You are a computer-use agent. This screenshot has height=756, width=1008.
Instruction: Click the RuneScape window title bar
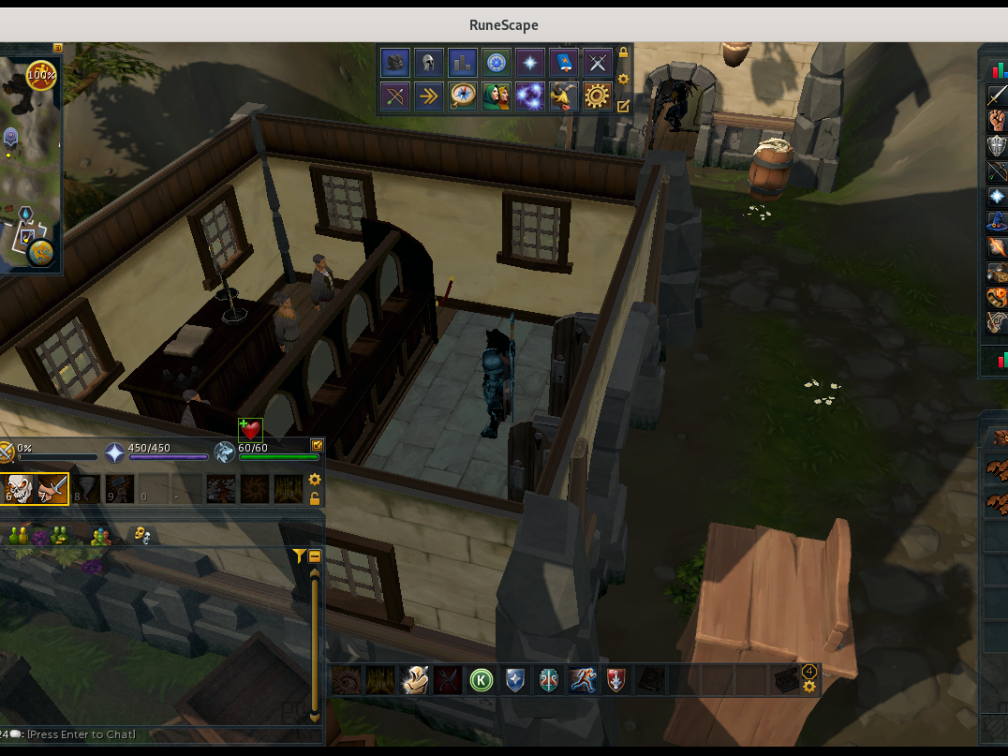(504, 25)
